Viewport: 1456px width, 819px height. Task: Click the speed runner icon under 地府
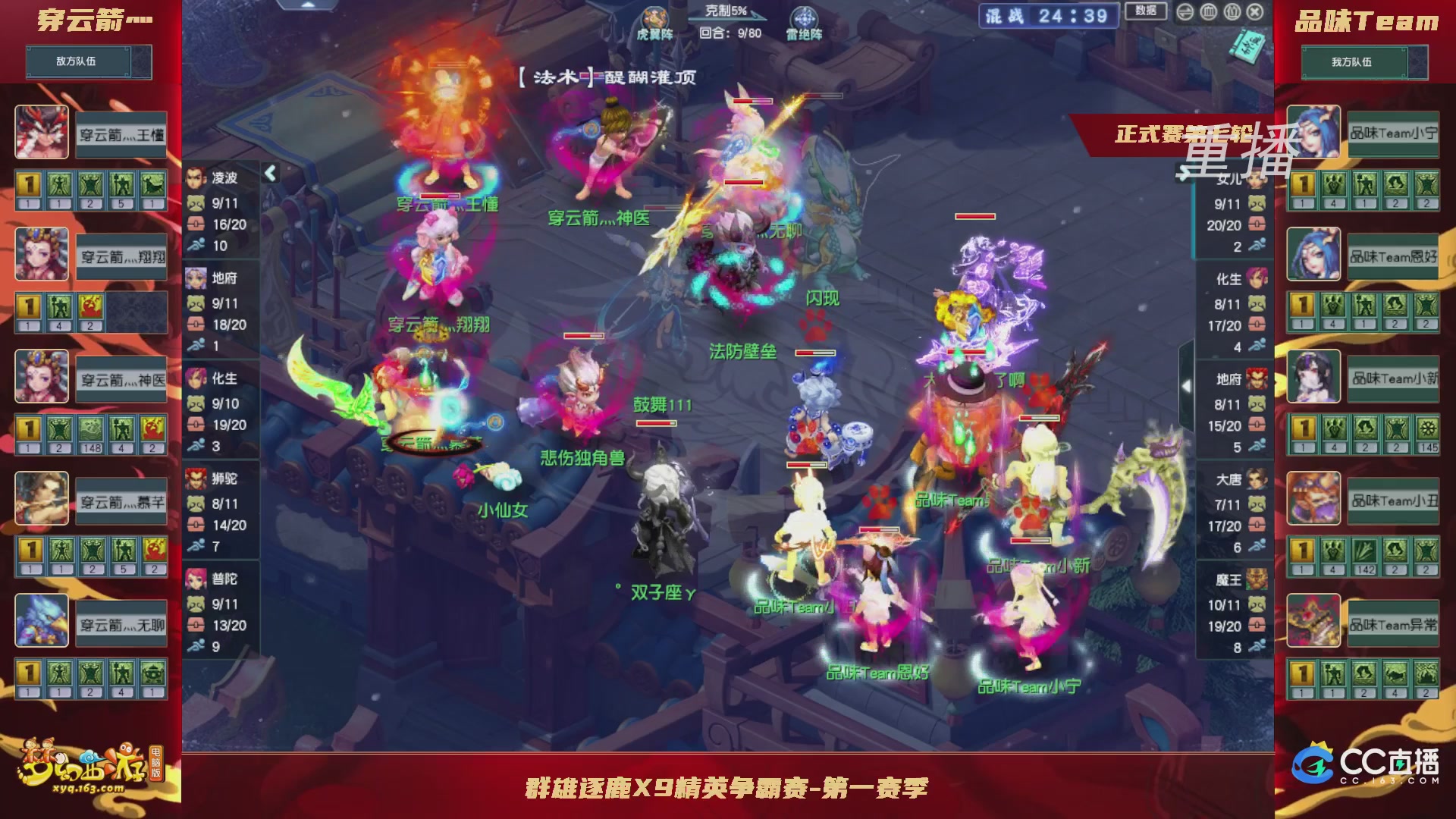pyautogui.click(x=197, y=347)
